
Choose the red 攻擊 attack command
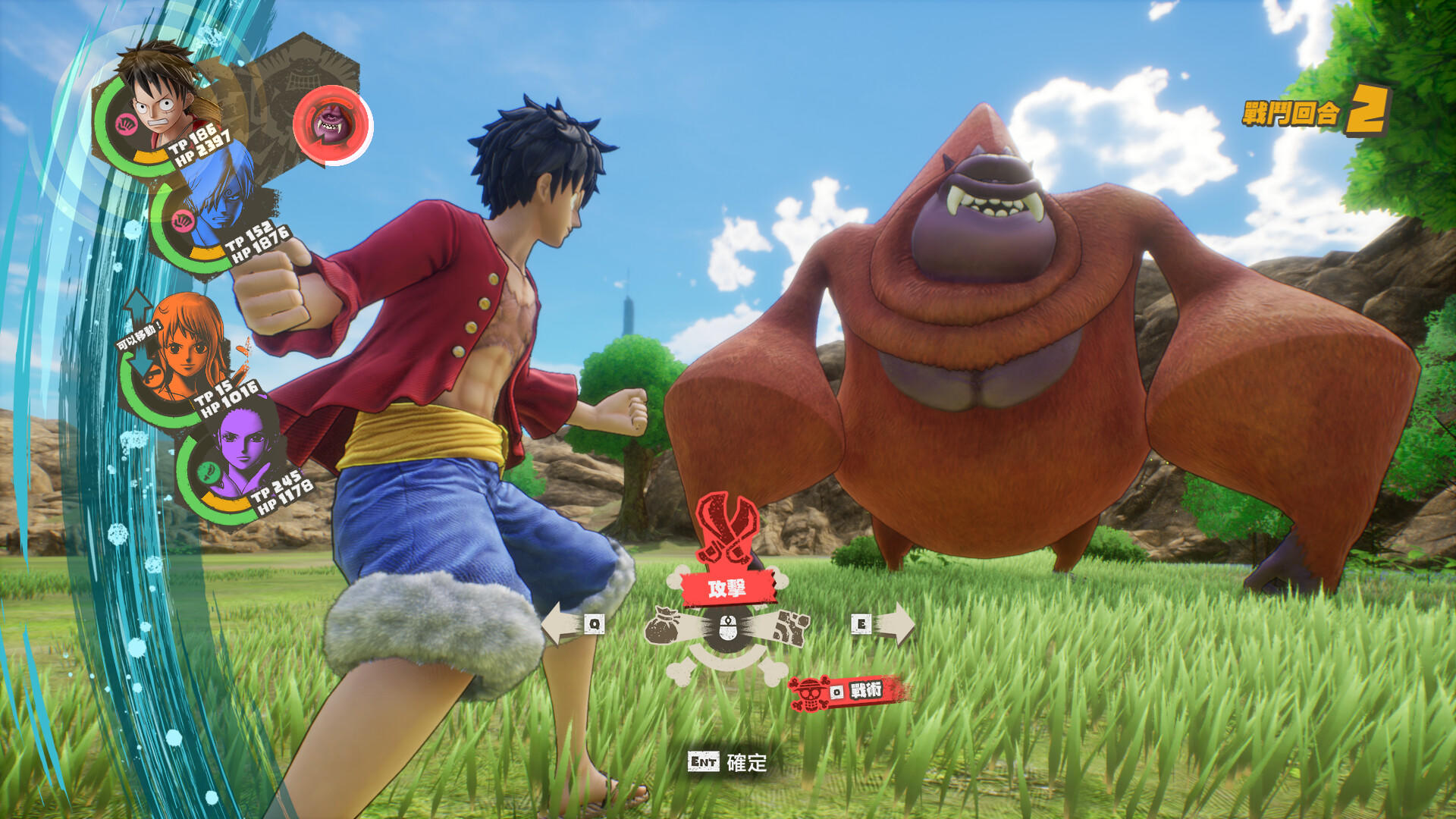click(727, 588)
